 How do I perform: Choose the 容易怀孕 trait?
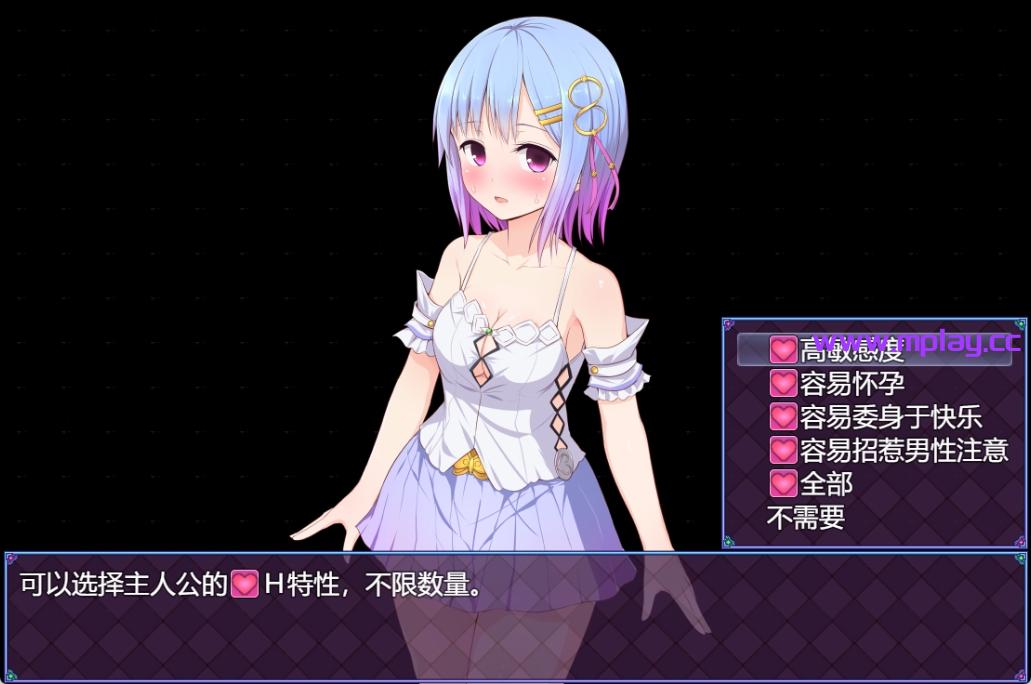(851, 383)
